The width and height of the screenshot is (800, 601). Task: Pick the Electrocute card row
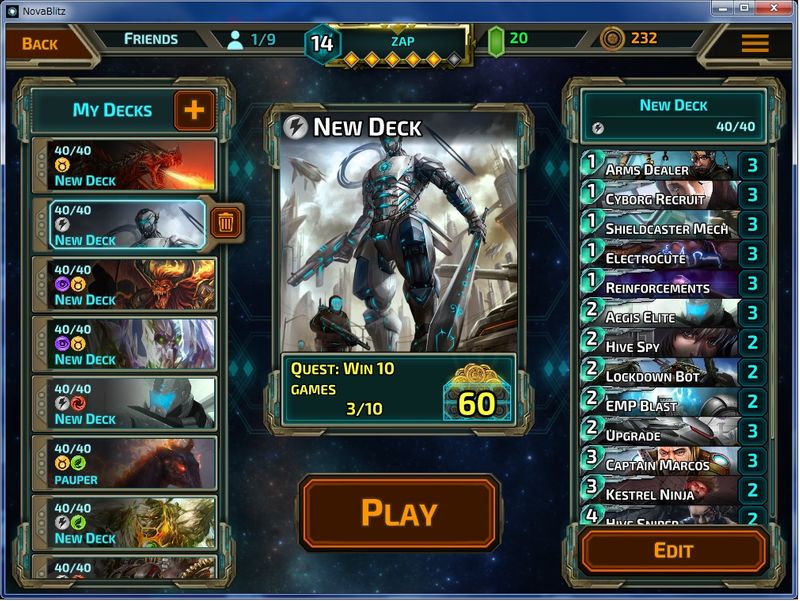tap(660, 254)
